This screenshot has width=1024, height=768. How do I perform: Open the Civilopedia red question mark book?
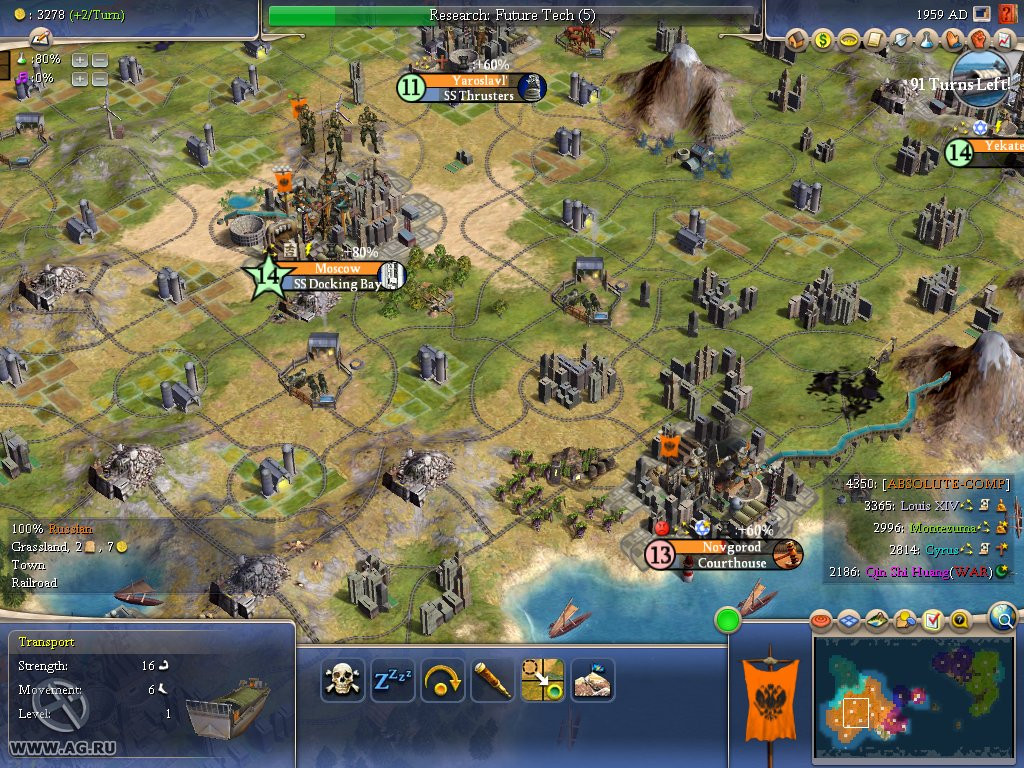(1005, 14)
